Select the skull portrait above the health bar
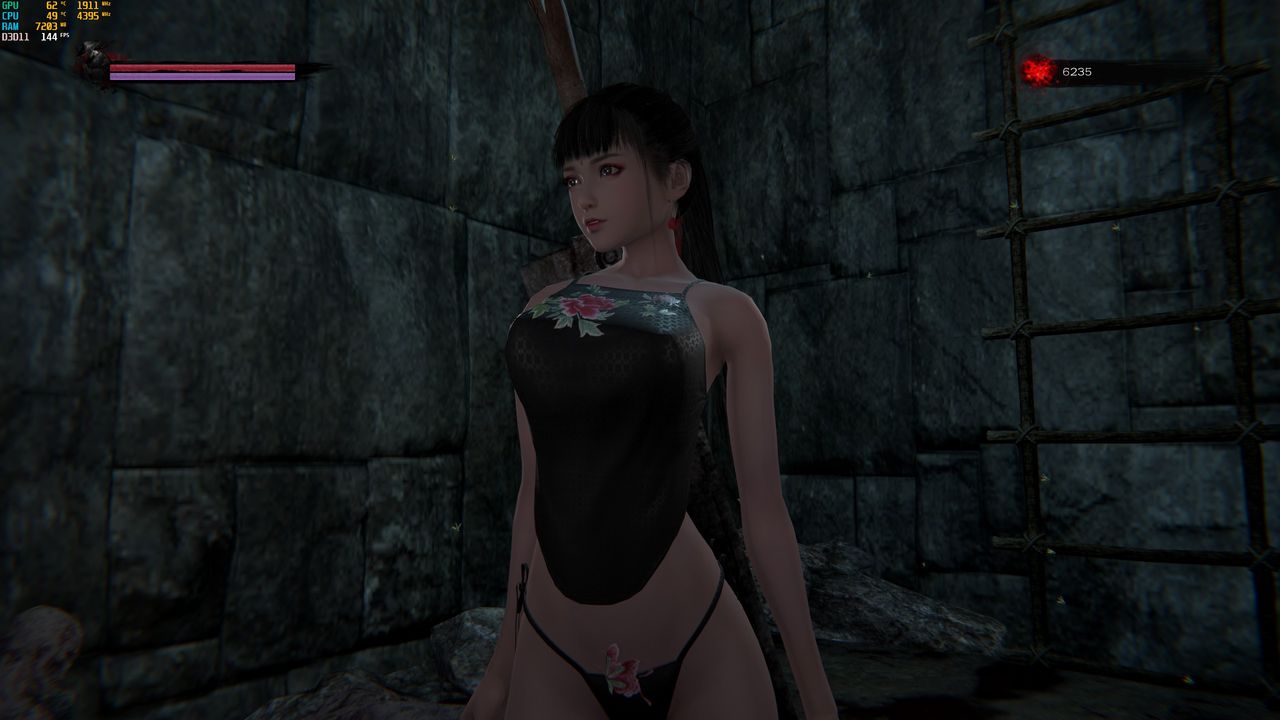The image size is (1280, 720). click(x=92, y=58)
